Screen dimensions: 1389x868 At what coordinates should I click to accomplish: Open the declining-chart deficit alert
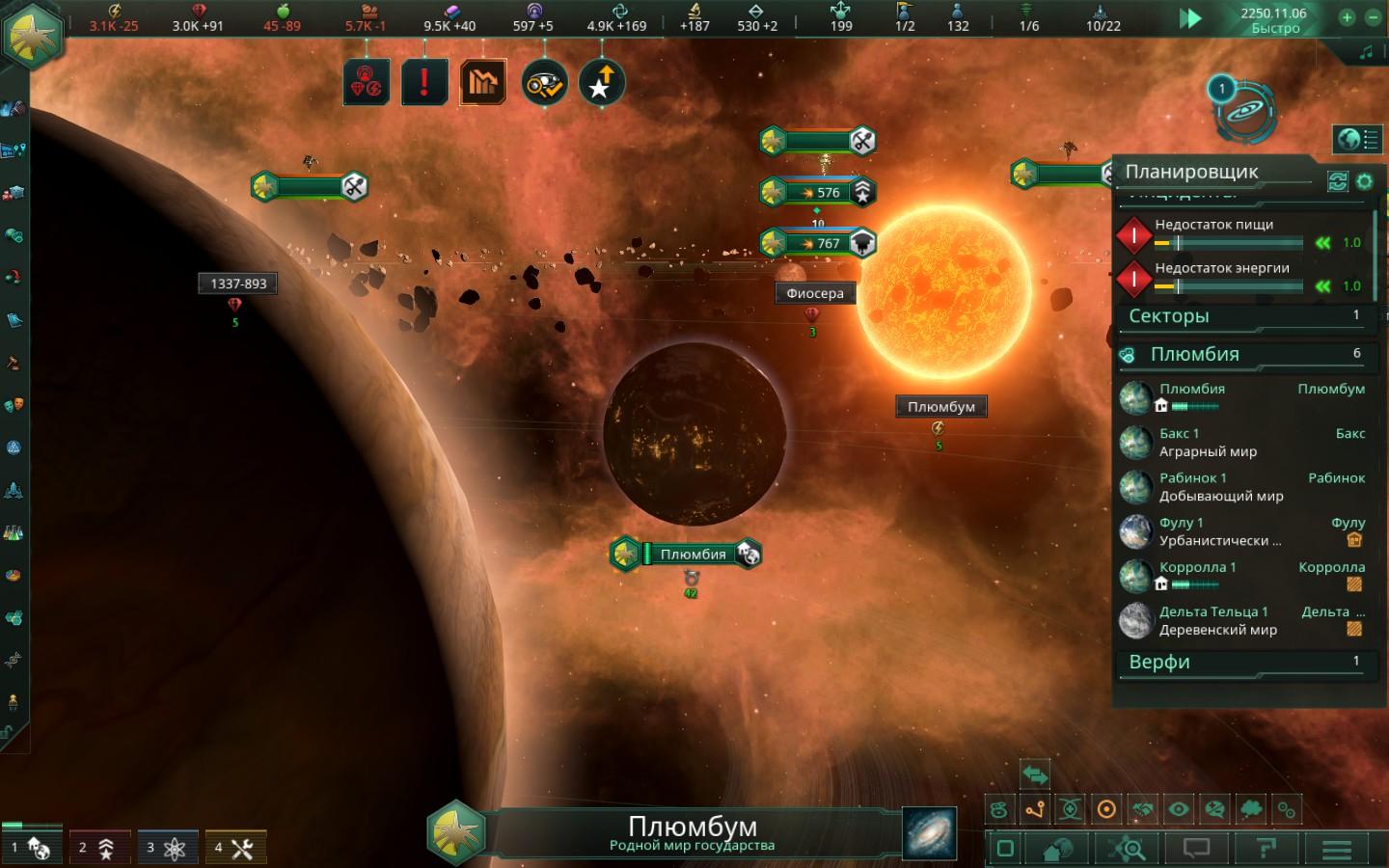point(483,83)
